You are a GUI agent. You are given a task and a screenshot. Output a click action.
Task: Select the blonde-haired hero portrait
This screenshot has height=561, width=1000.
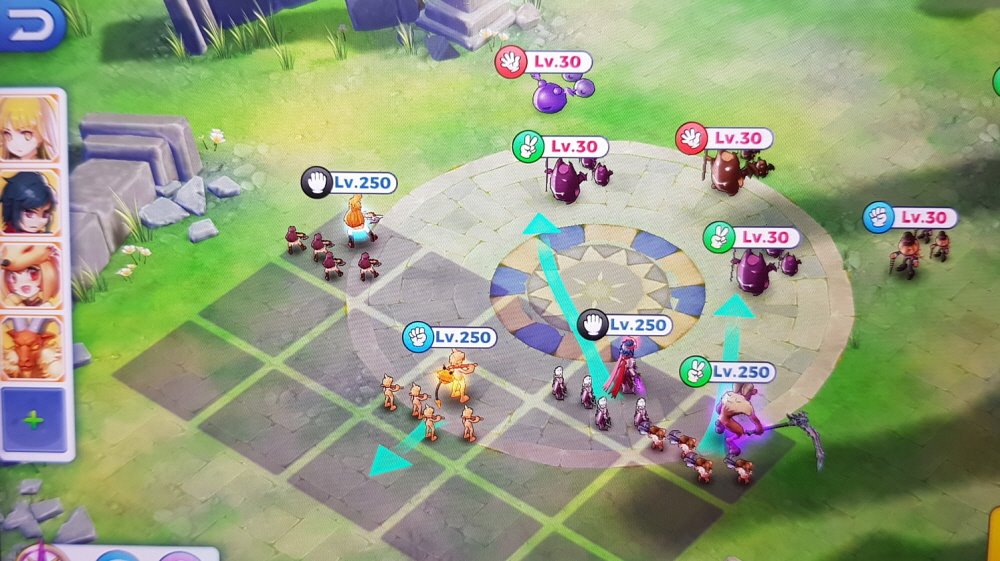point(30,128)
